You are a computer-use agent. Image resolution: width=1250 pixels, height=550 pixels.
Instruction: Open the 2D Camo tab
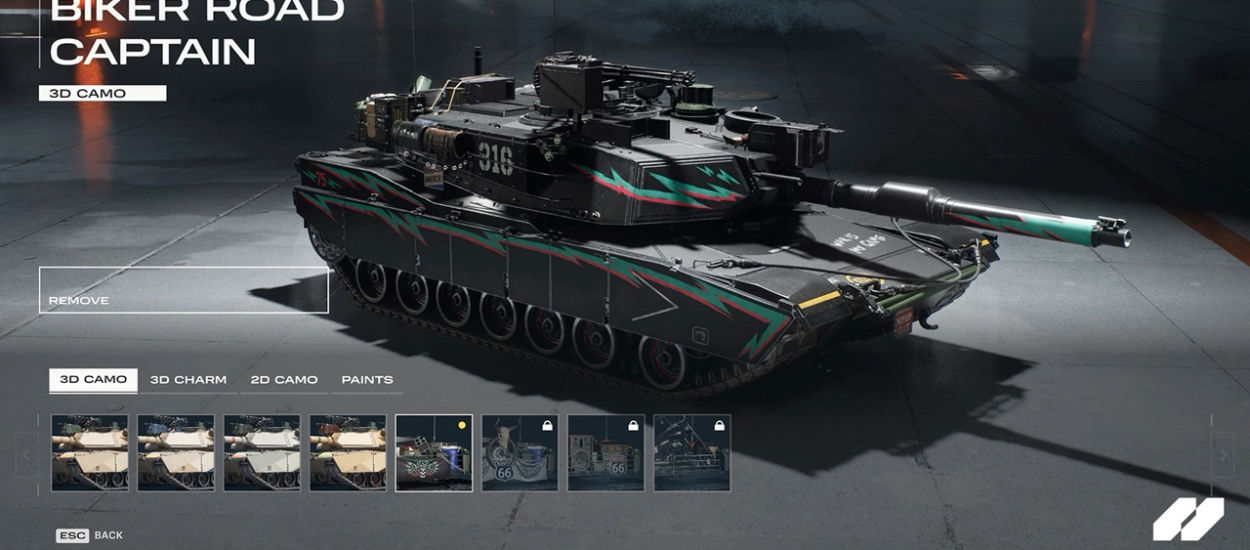pyautogui.click(x=284, y=380)
